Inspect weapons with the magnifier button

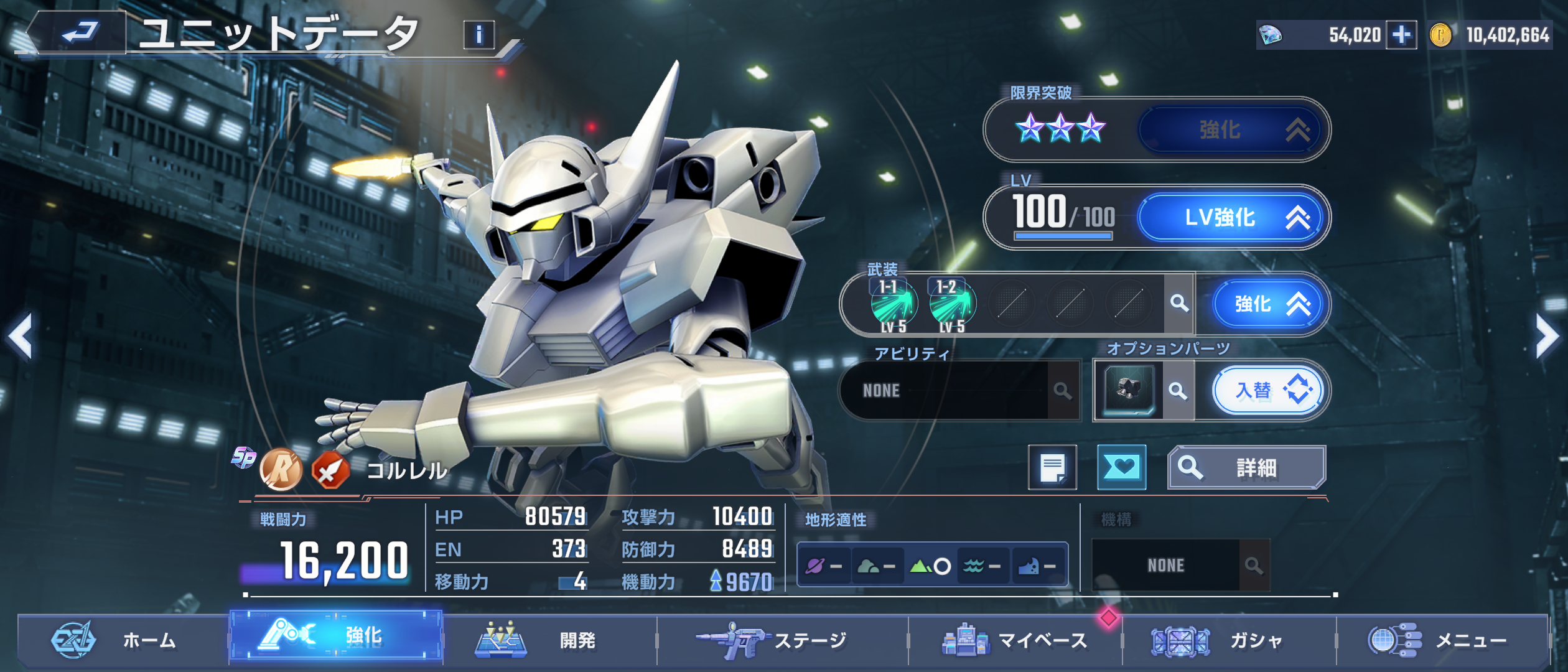coord(1179,304)
